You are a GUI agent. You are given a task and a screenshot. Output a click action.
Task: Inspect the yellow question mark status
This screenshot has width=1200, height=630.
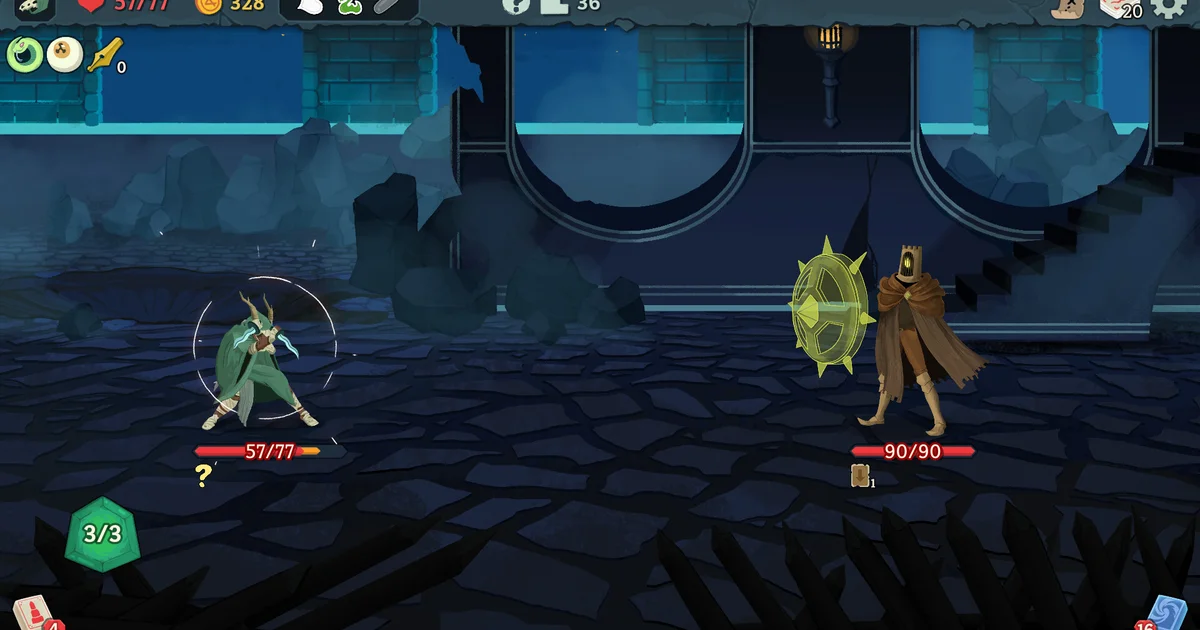tap(204, 476)
